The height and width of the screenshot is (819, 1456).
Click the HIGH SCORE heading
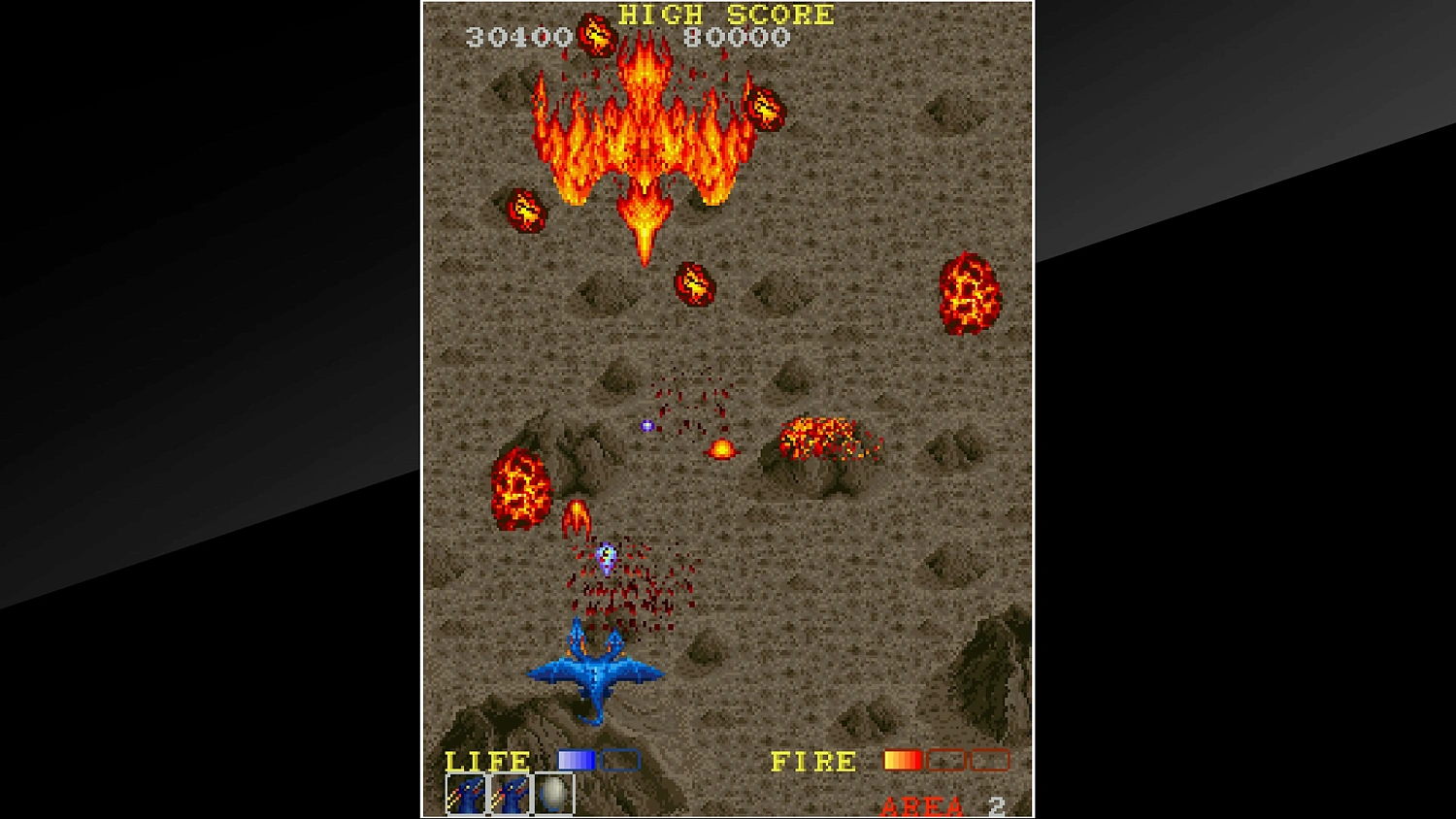point(723,16)
